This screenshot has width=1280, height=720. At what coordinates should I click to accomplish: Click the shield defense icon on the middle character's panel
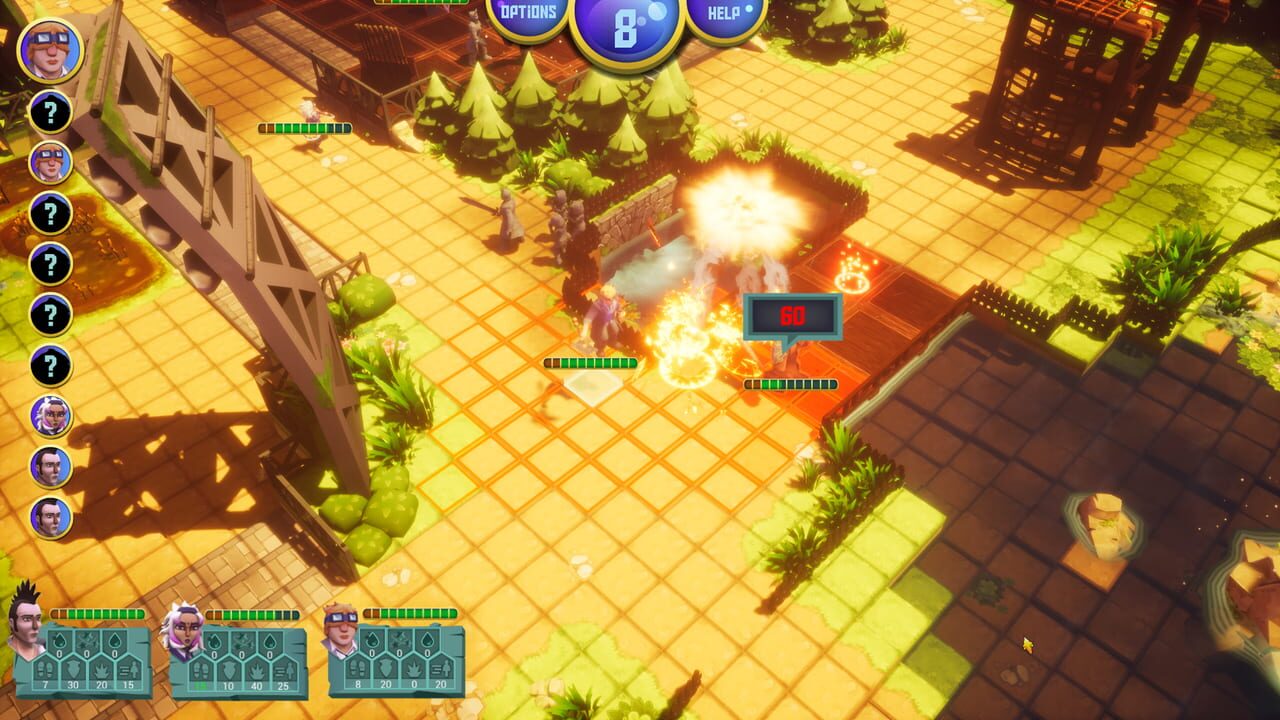click(229, 669)
